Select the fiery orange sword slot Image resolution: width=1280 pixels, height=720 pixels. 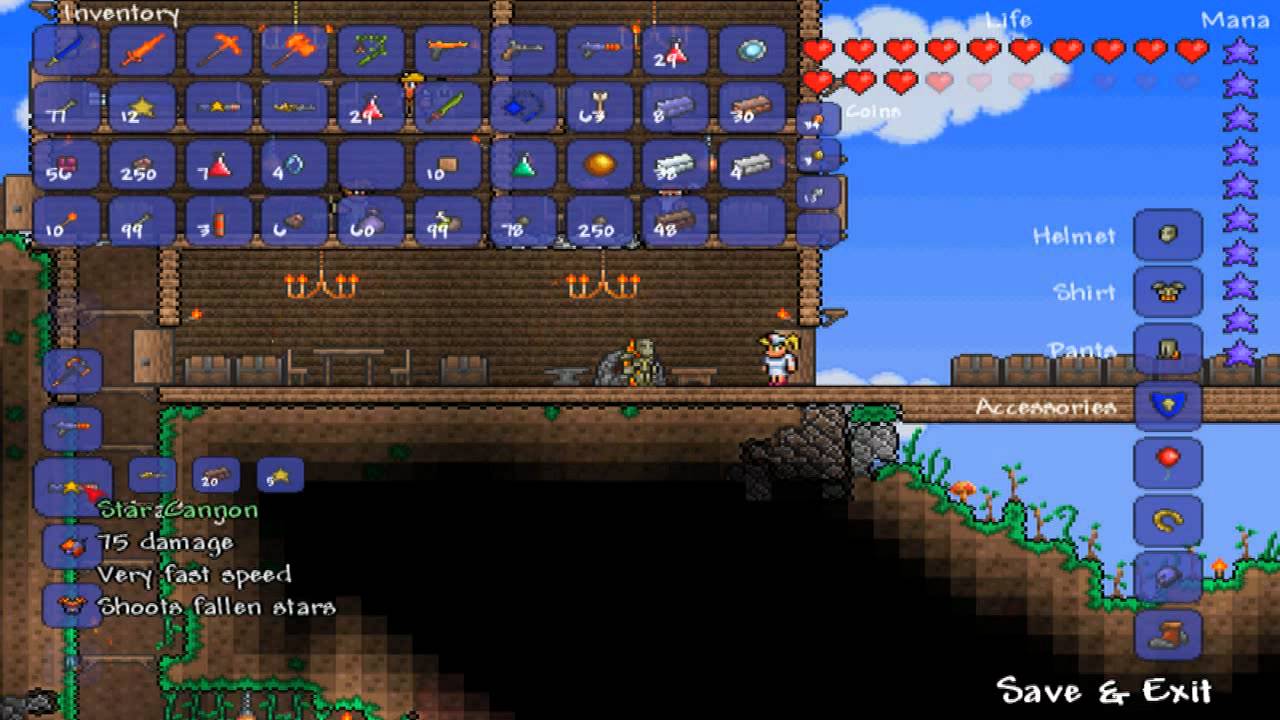point(142,50)
